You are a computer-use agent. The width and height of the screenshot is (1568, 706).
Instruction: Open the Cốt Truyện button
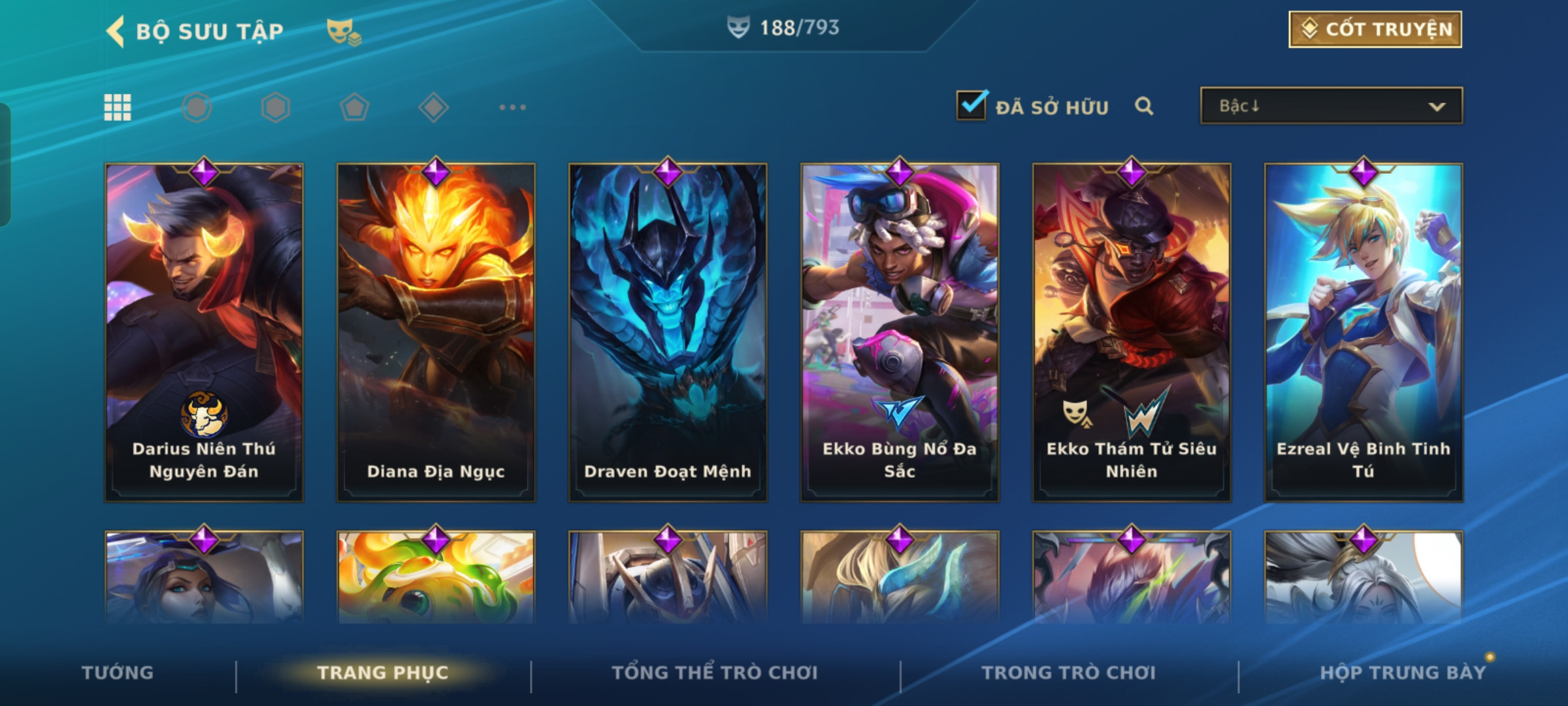click(x=1375, y=29)
